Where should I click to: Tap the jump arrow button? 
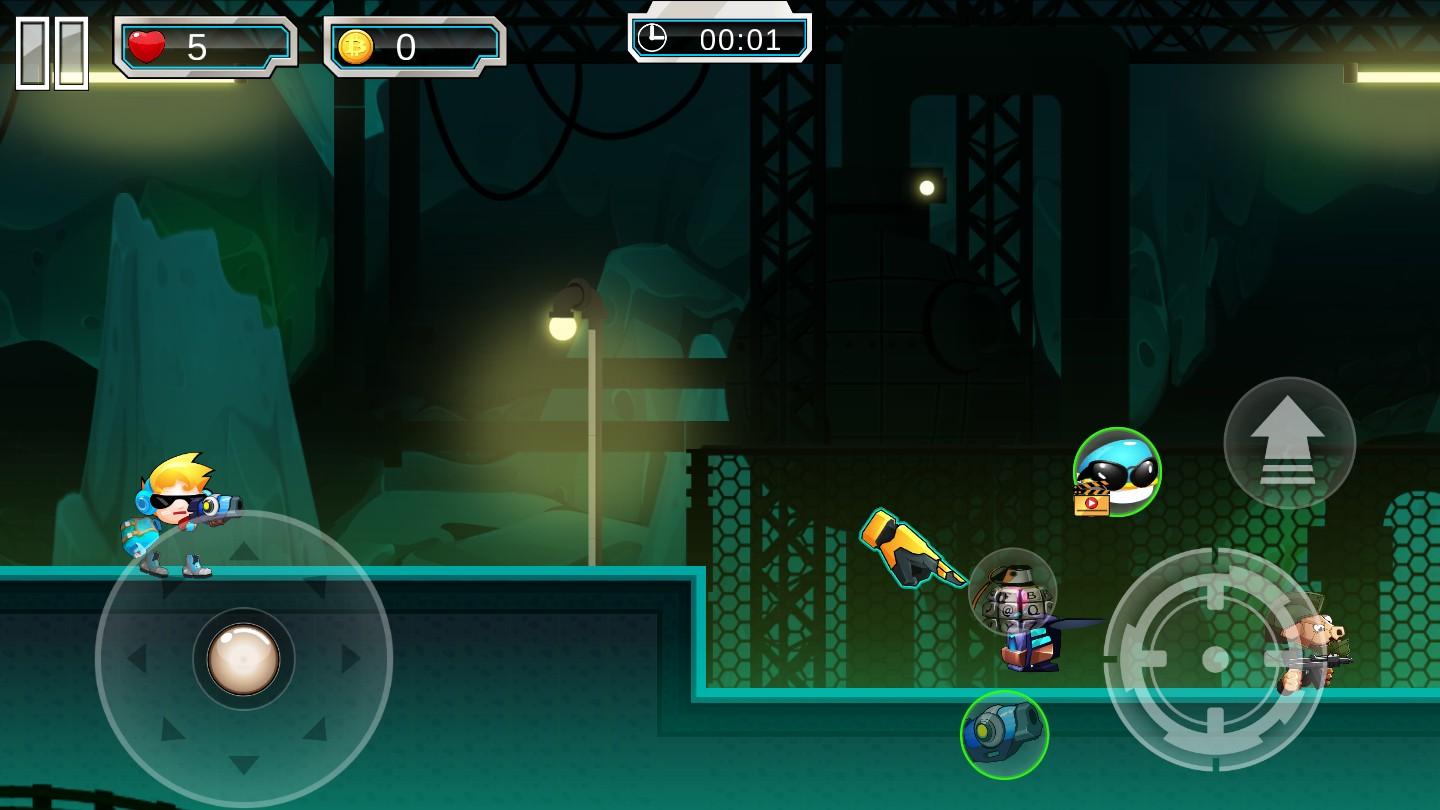click(1289, 442)
